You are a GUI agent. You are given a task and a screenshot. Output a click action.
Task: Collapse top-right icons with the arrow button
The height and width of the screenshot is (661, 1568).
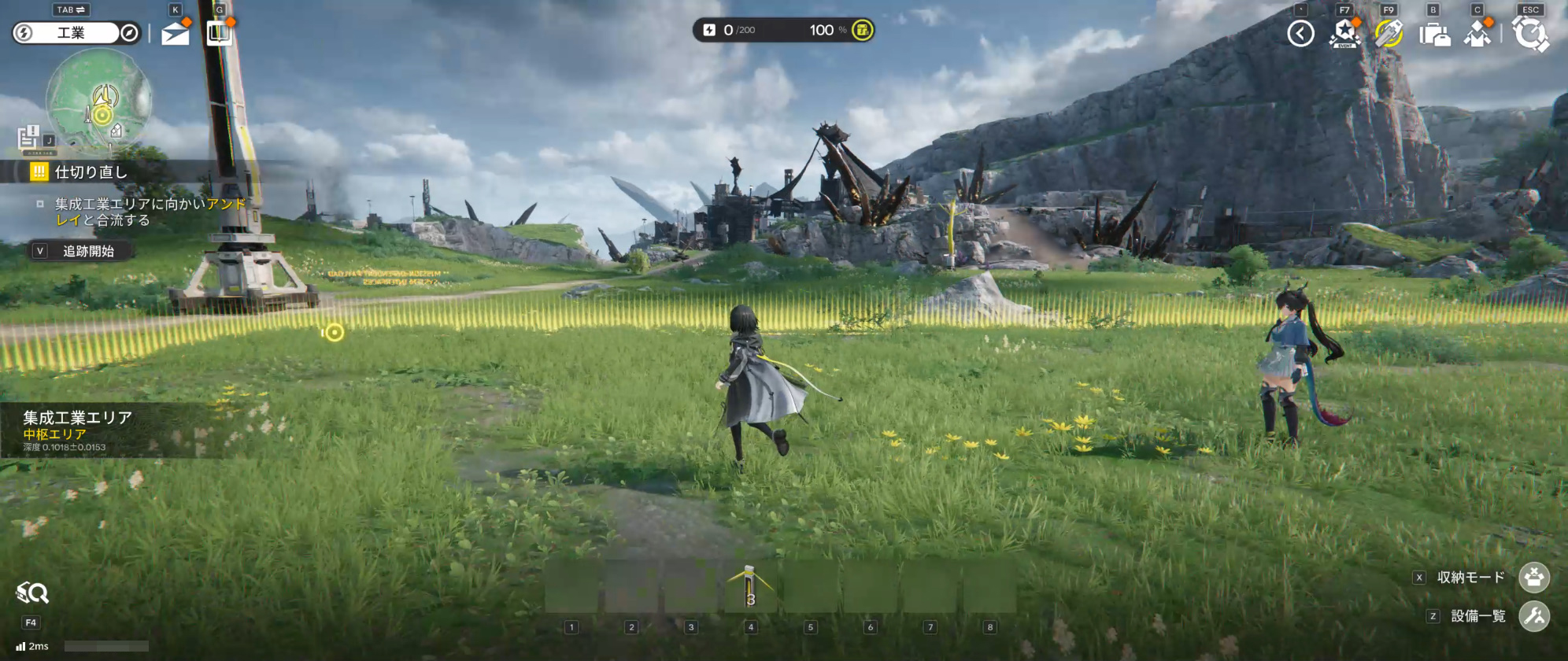(x=1300, y=34)
